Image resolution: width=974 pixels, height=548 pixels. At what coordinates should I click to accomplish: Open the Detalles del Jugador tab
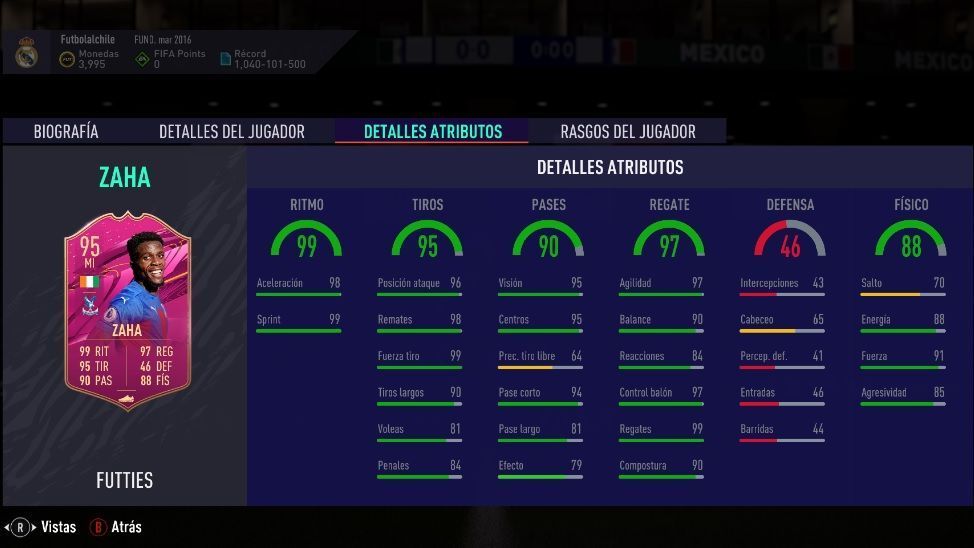(231, 131)
